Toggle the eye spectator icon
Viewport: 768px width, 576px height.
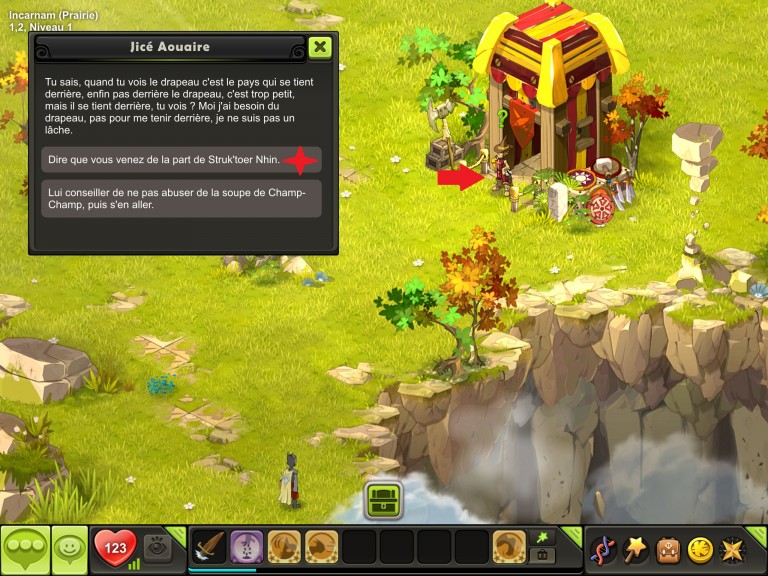point(158,547)
